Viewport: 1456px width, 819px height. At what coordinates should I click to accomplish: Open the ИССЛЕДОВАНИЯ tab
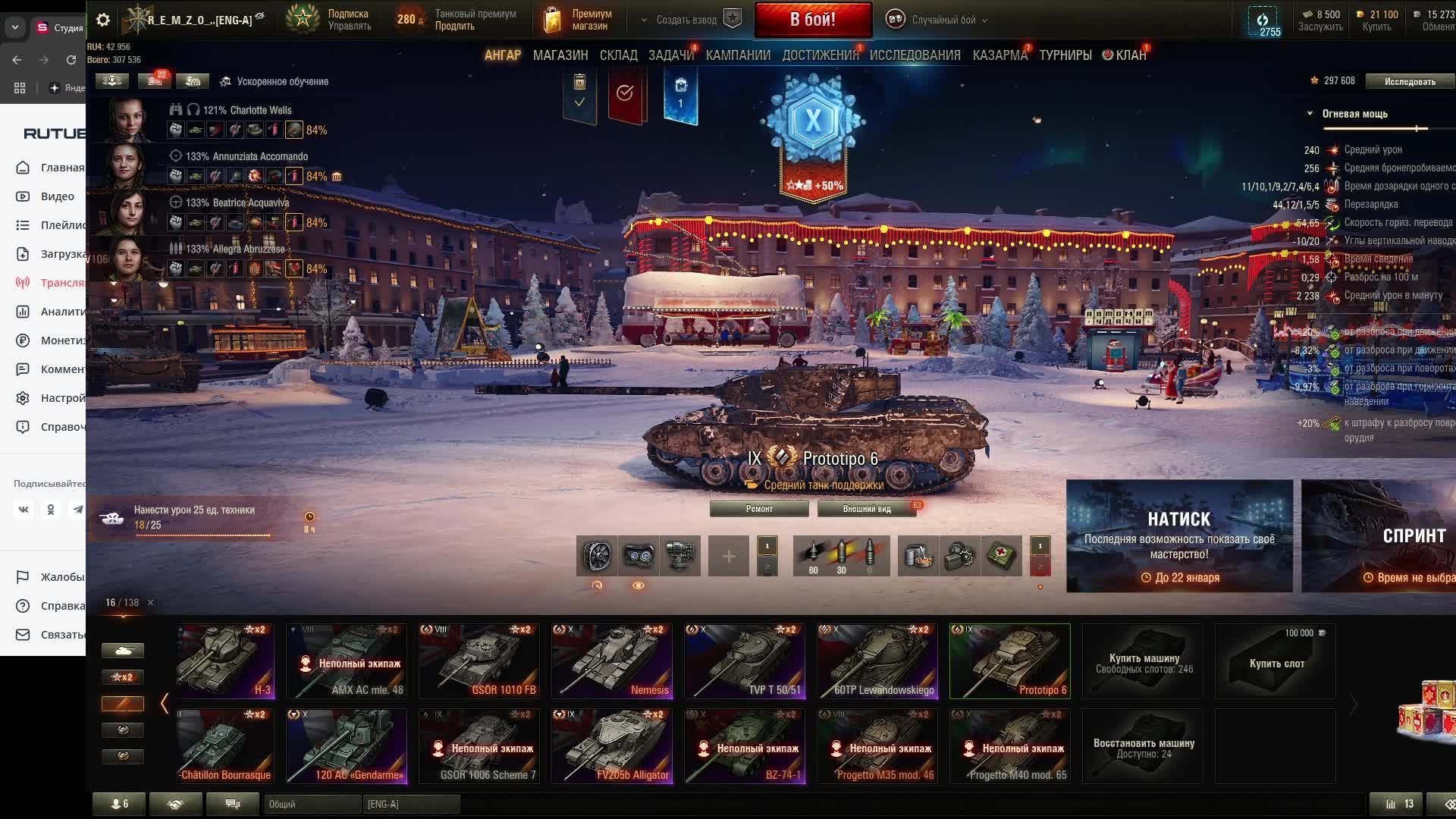(x=915, y=55)
